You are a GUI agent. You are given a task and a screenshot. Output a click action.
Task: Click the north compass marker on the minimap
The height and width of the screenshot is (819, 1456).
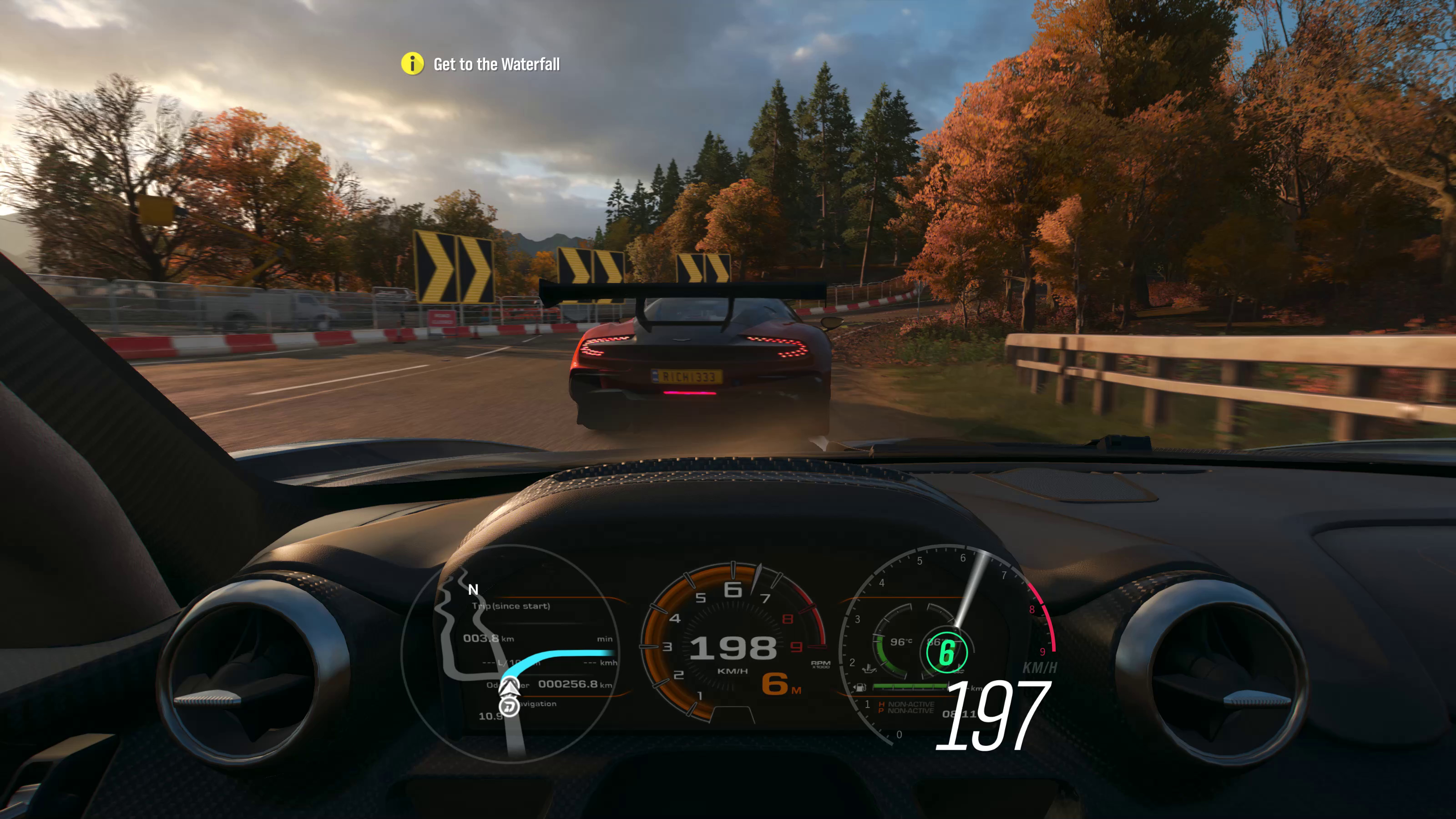click(x=473, y=590)
